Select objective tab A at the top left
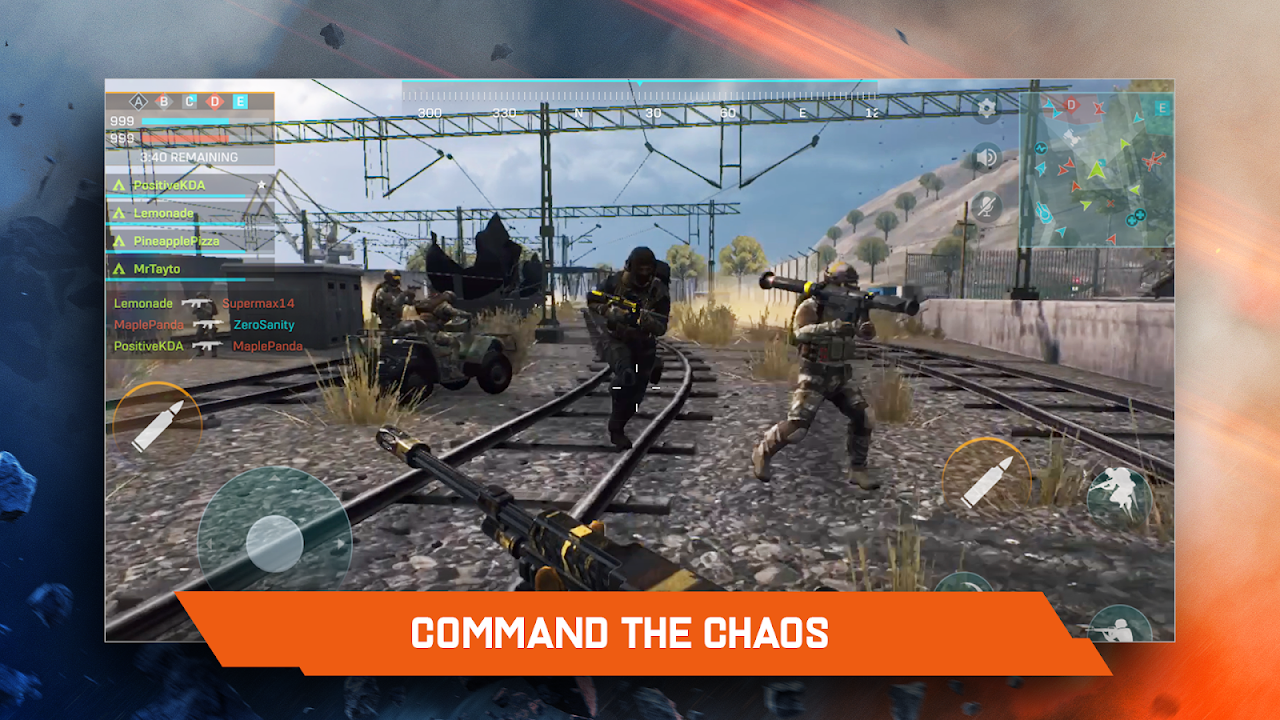This screenshot has height=720, width=1280. tap(137, 101)
